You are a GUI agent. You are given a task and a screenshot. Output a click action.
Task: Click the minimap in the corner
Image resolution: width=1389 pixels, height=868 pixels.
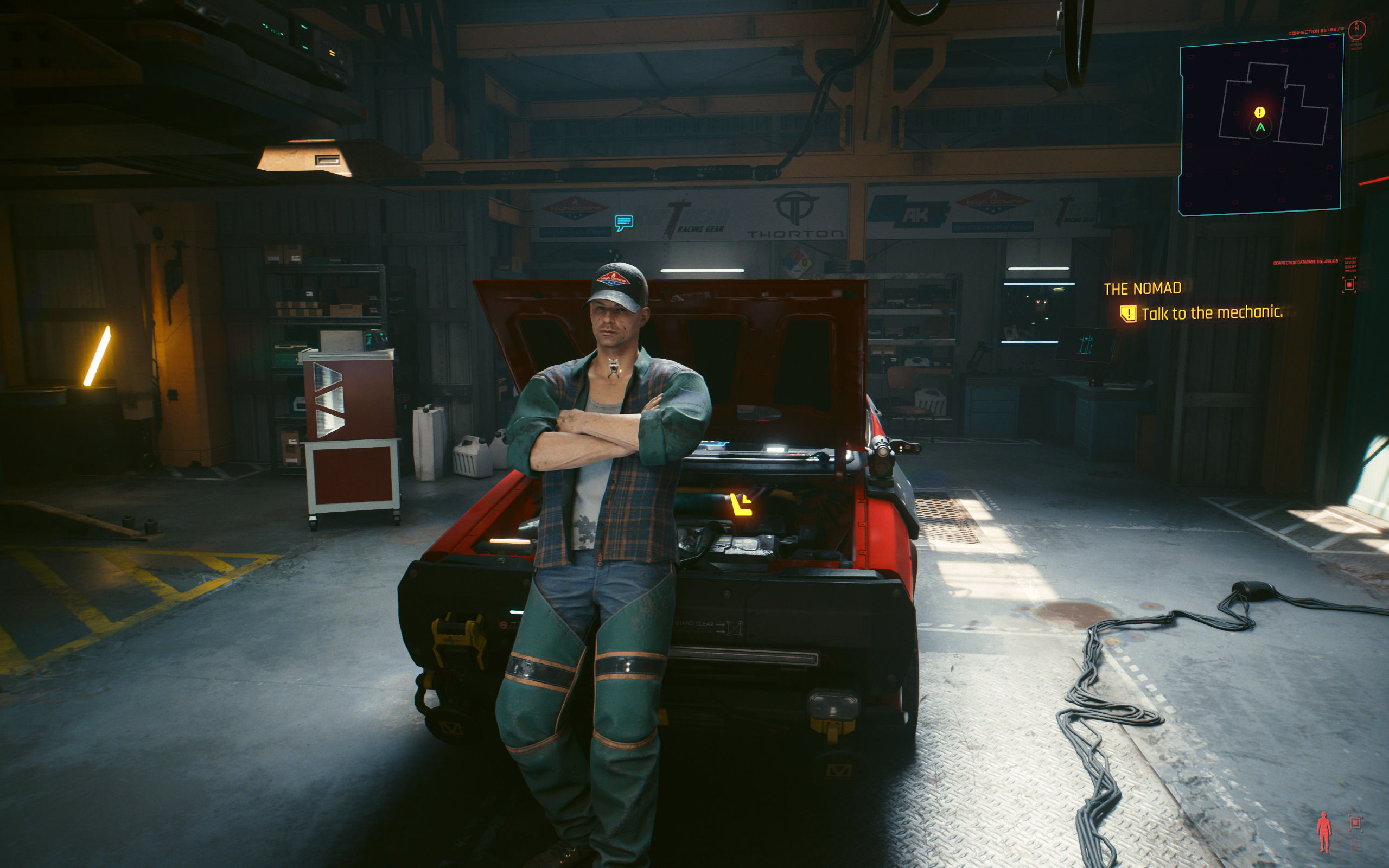coord(1260,126)
